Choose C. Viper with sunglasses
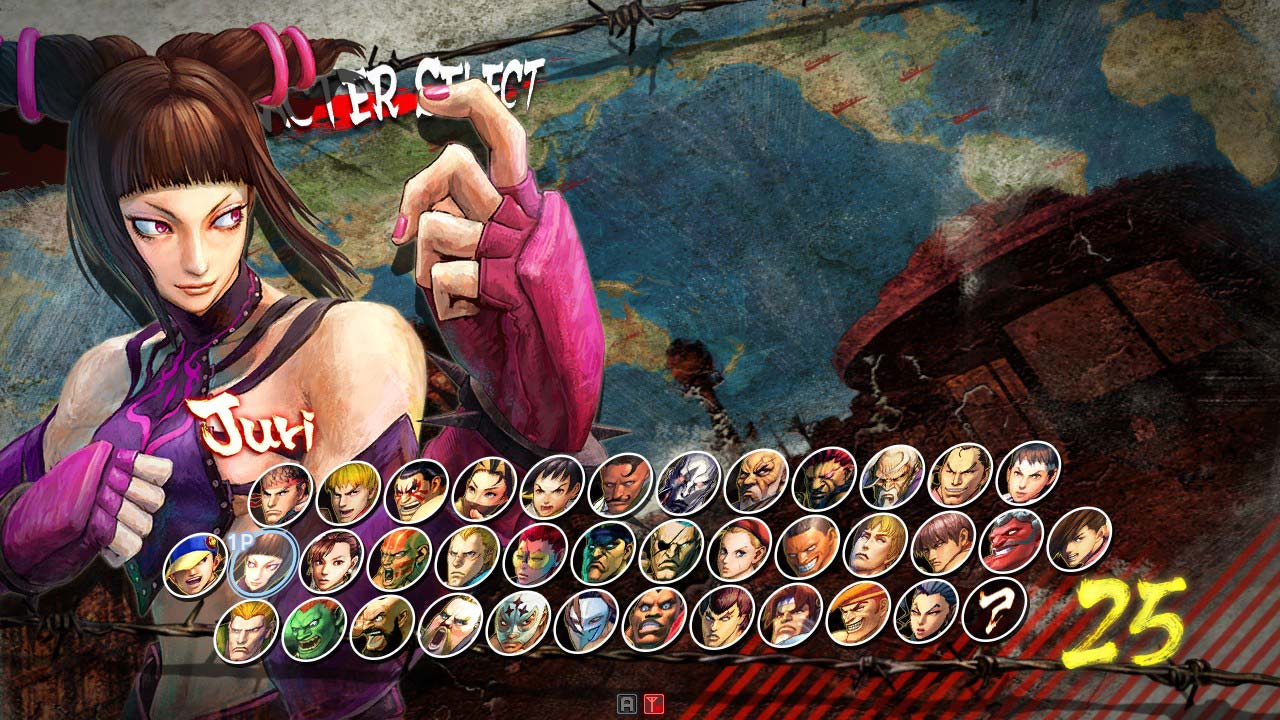 (x=535, y=553)
